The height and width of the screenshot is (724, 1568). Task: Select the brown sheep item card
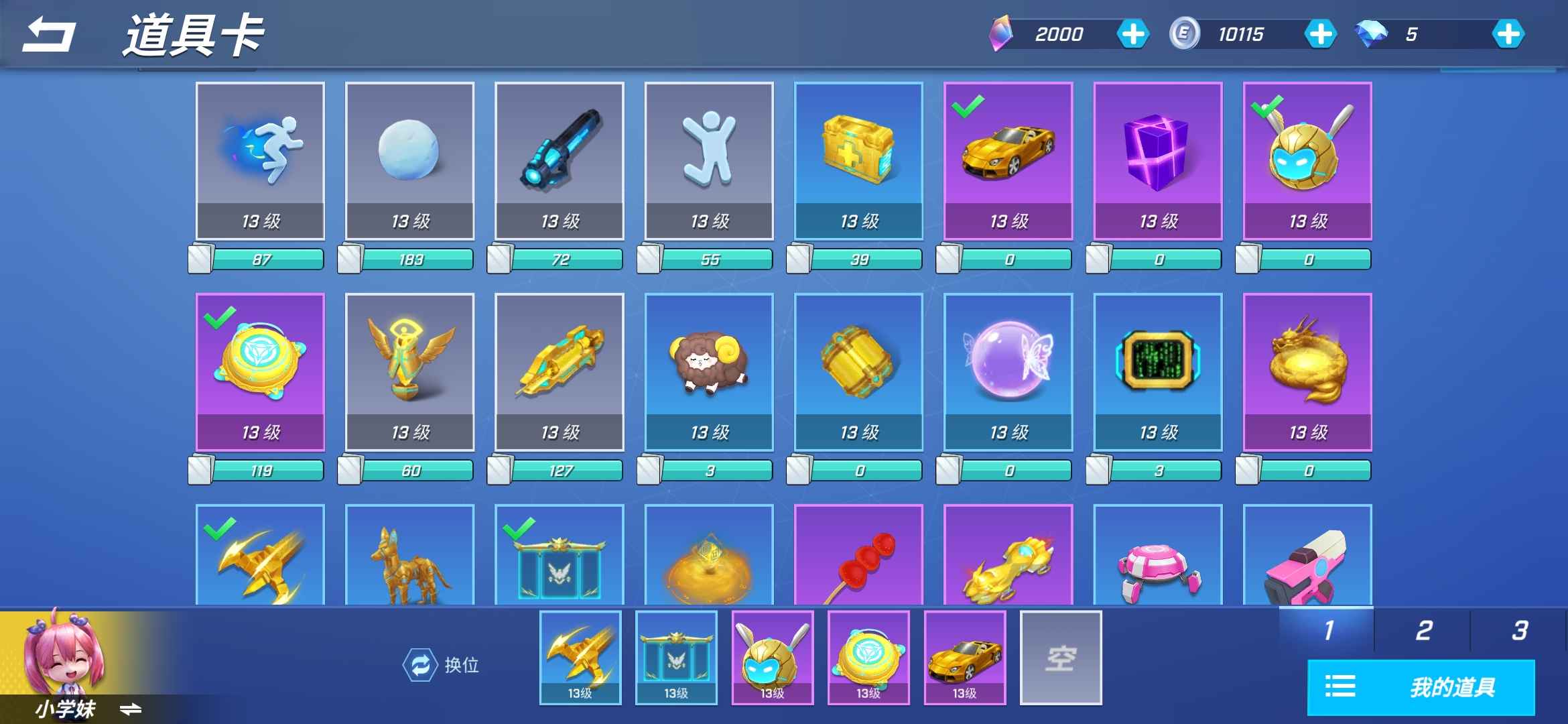click(x=709, y=372)
